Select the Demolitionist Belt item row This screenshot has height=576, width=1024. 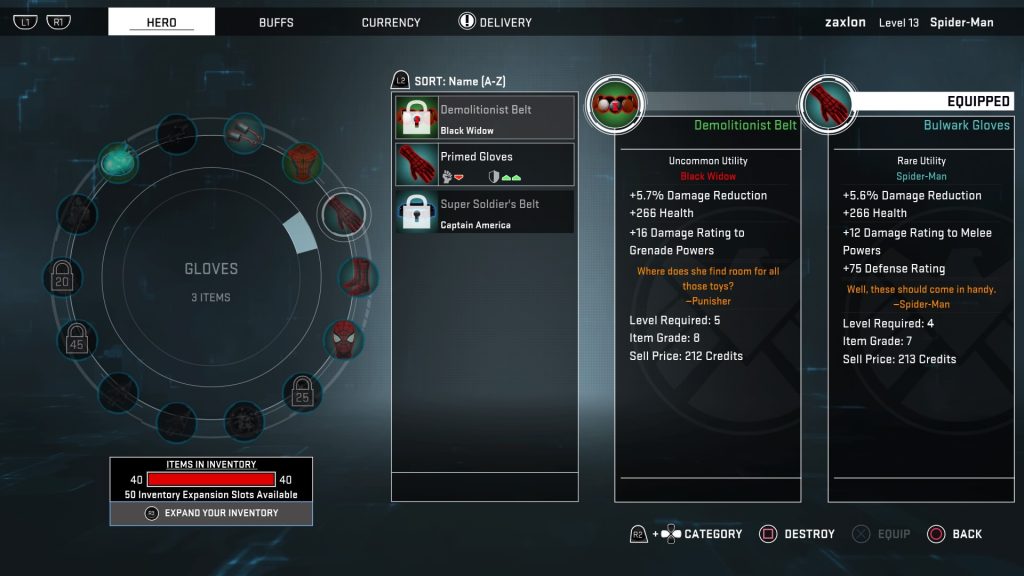(485, 118)
